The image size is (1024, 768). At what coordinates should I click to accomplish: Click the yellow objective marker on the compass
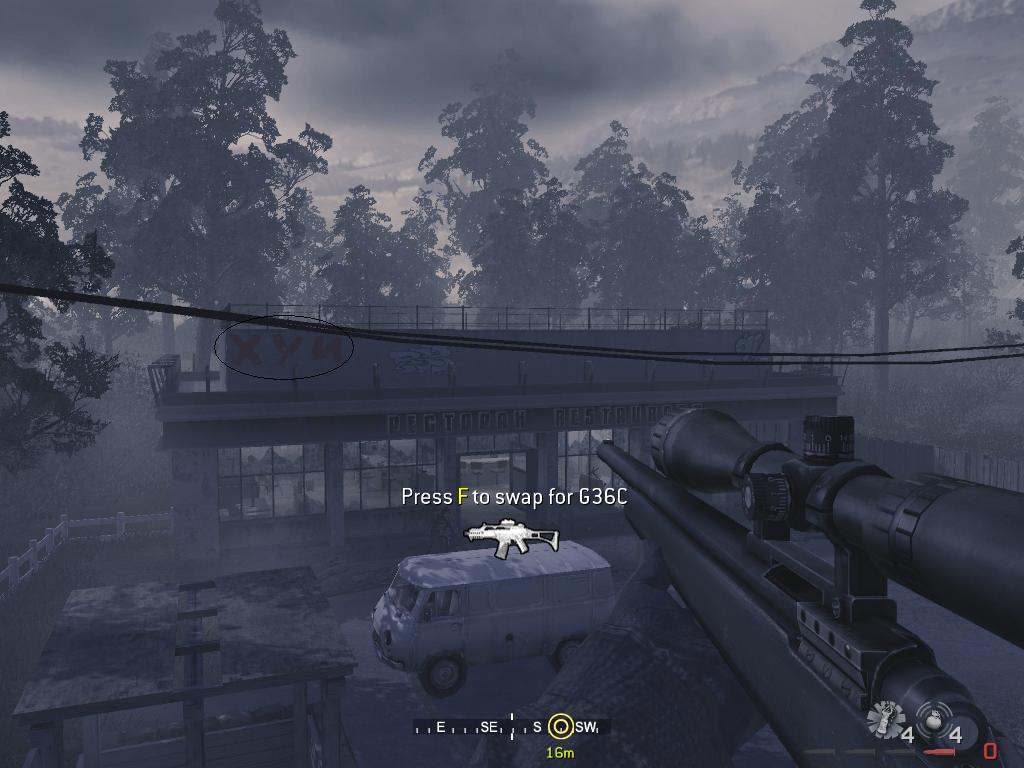click(x=560, y=728)
